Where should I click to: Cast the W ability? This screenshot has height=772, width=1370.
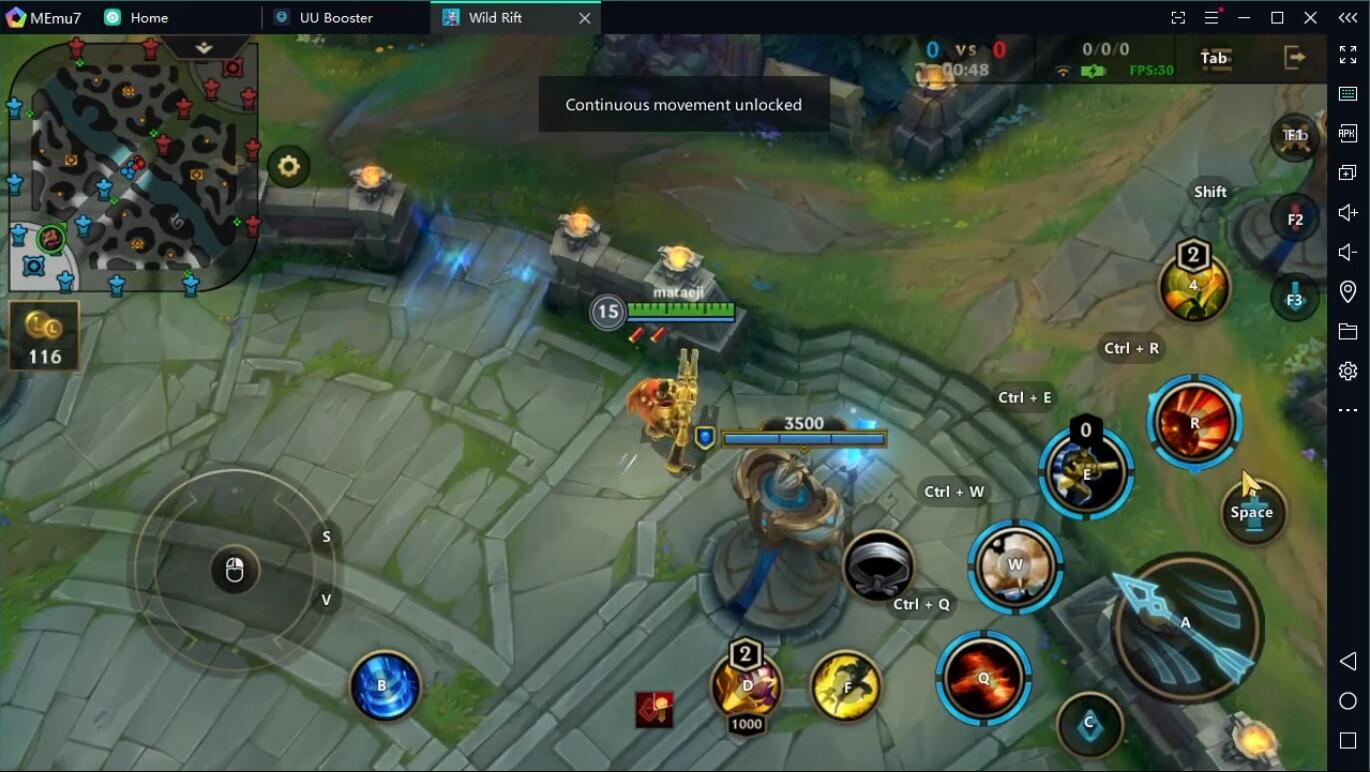pyautogui.click(x=1015, y=566)
